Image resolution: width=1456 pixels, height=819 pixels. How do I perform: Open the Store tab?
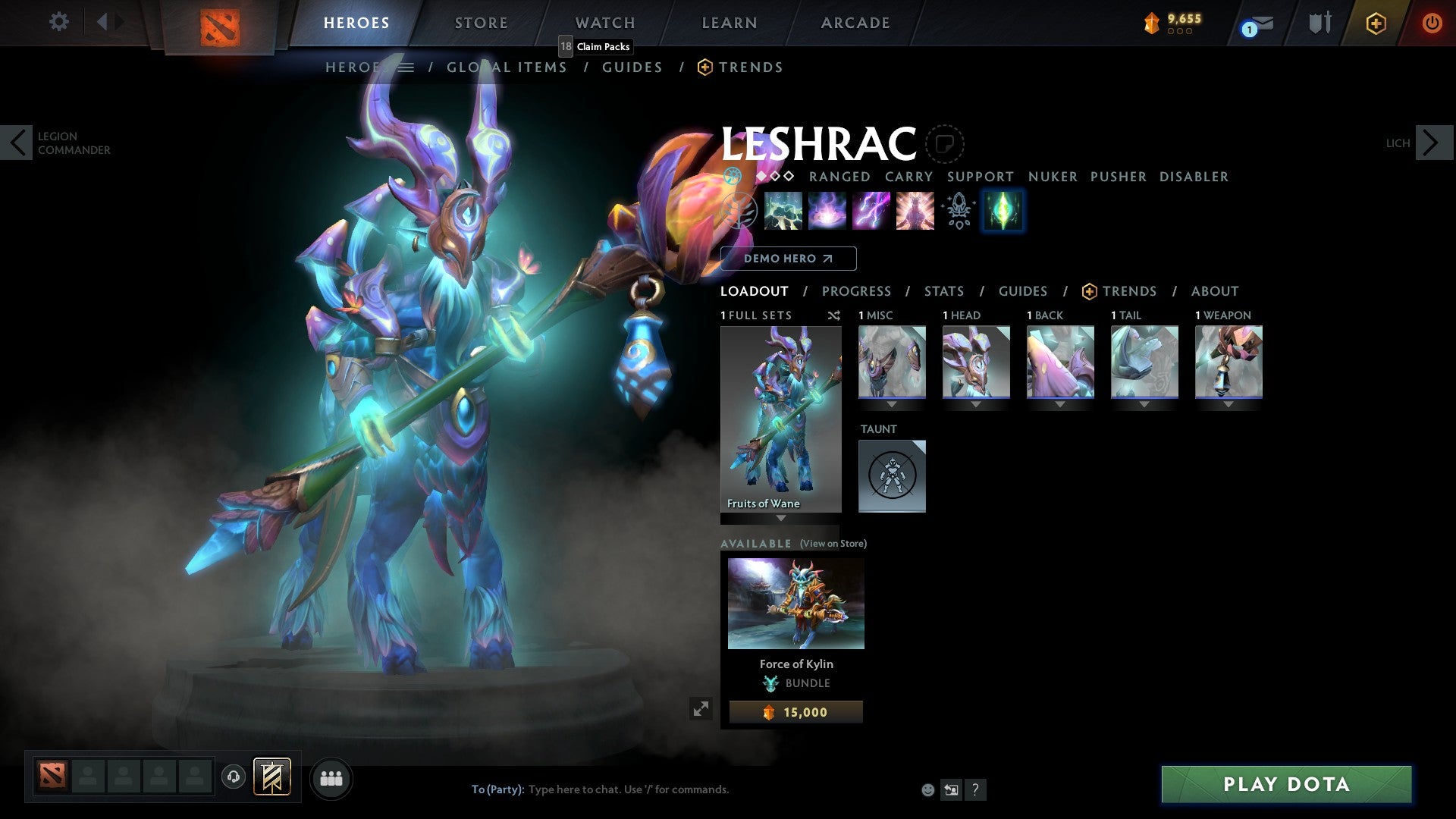481,23
